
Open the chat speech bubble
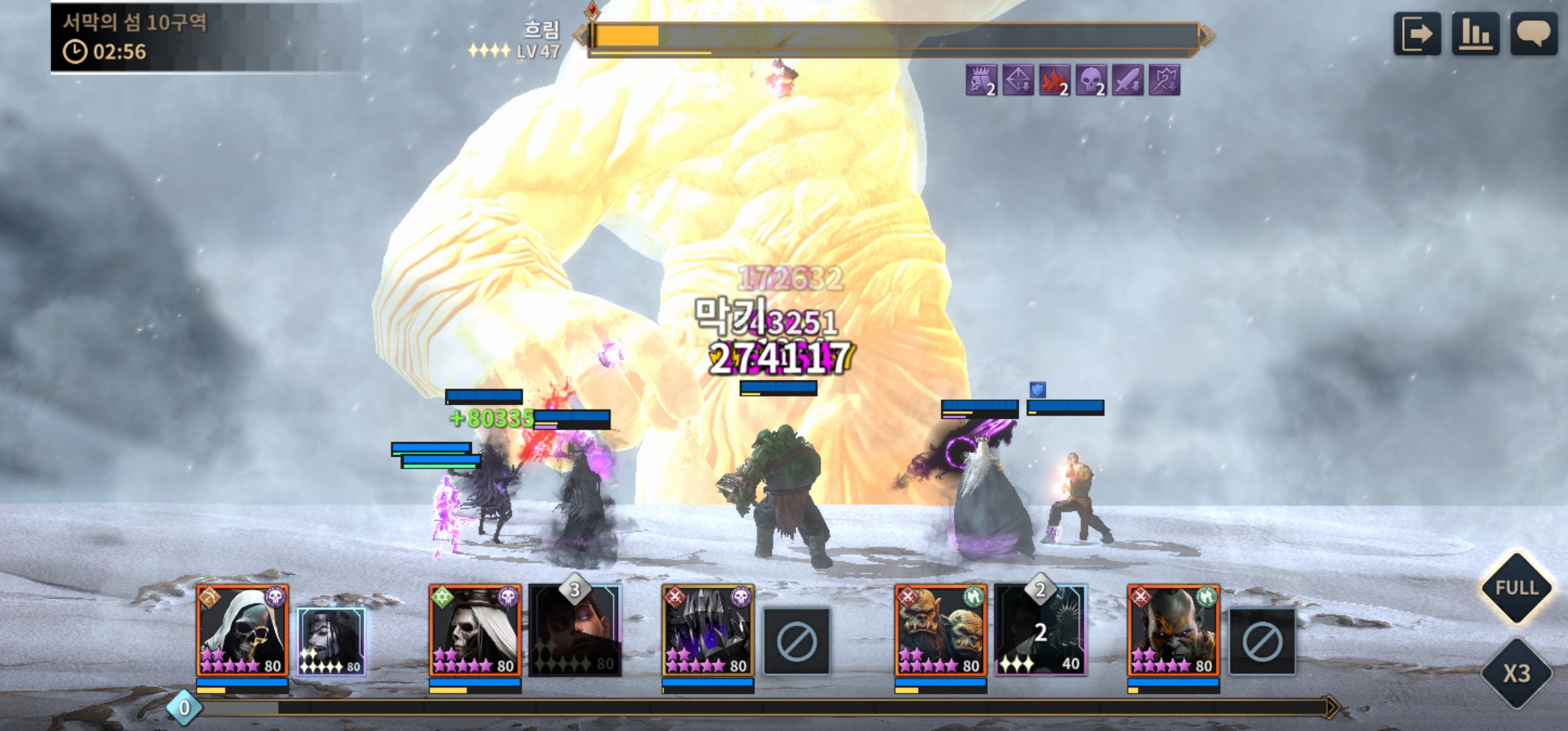[x=1533, y=34]
